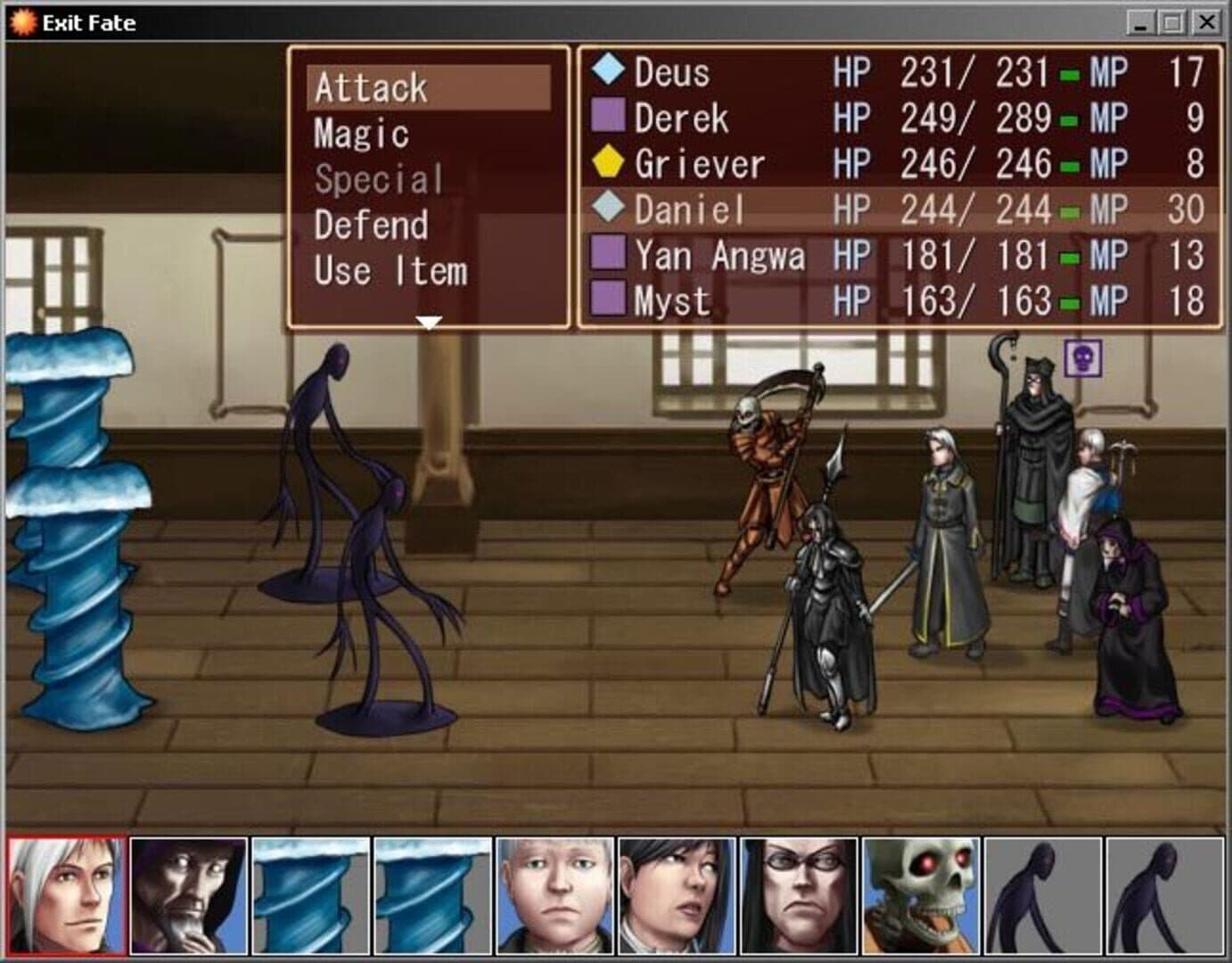Click the black-haired woman turn portrait
Image resolution: width=1232 pixels, height=963 pixels.
pyautogui.click(x=677, y=895)
